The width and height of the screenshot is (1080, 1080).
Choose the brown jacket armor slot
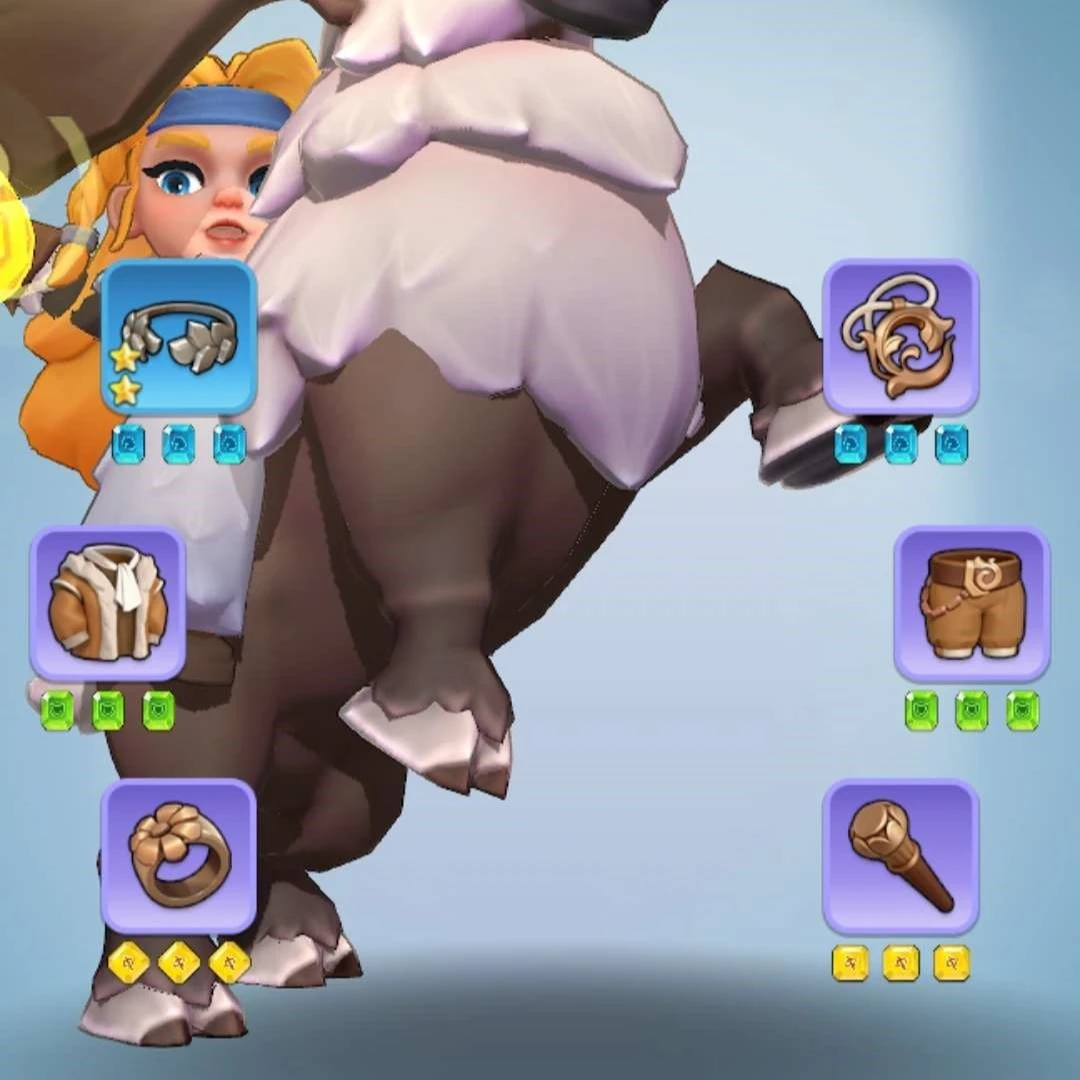[x=107, y=603]
